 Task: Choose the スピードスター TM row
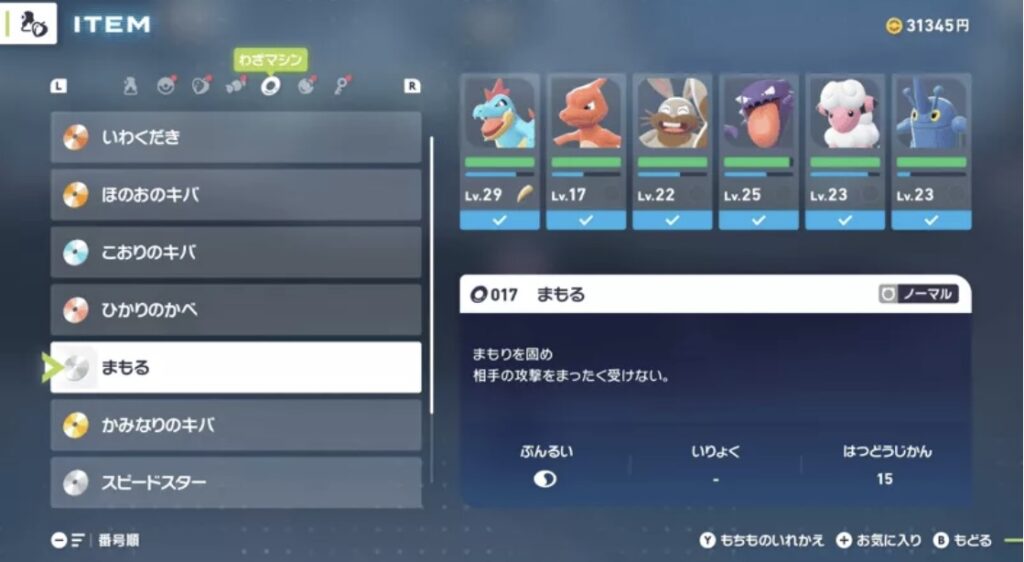[236, 483]
